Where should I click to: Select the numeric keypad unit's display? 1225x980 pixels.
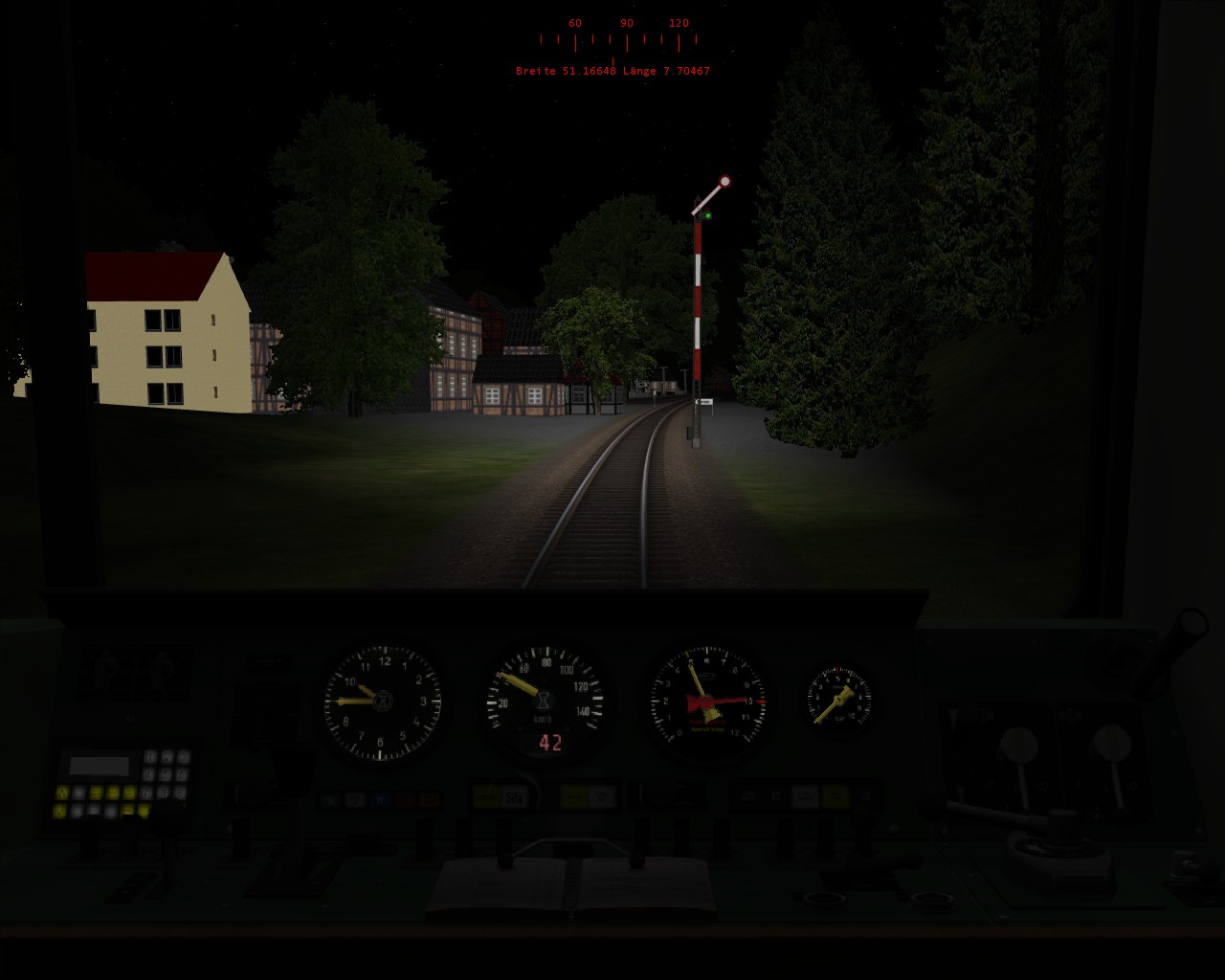tap(100, 766)
